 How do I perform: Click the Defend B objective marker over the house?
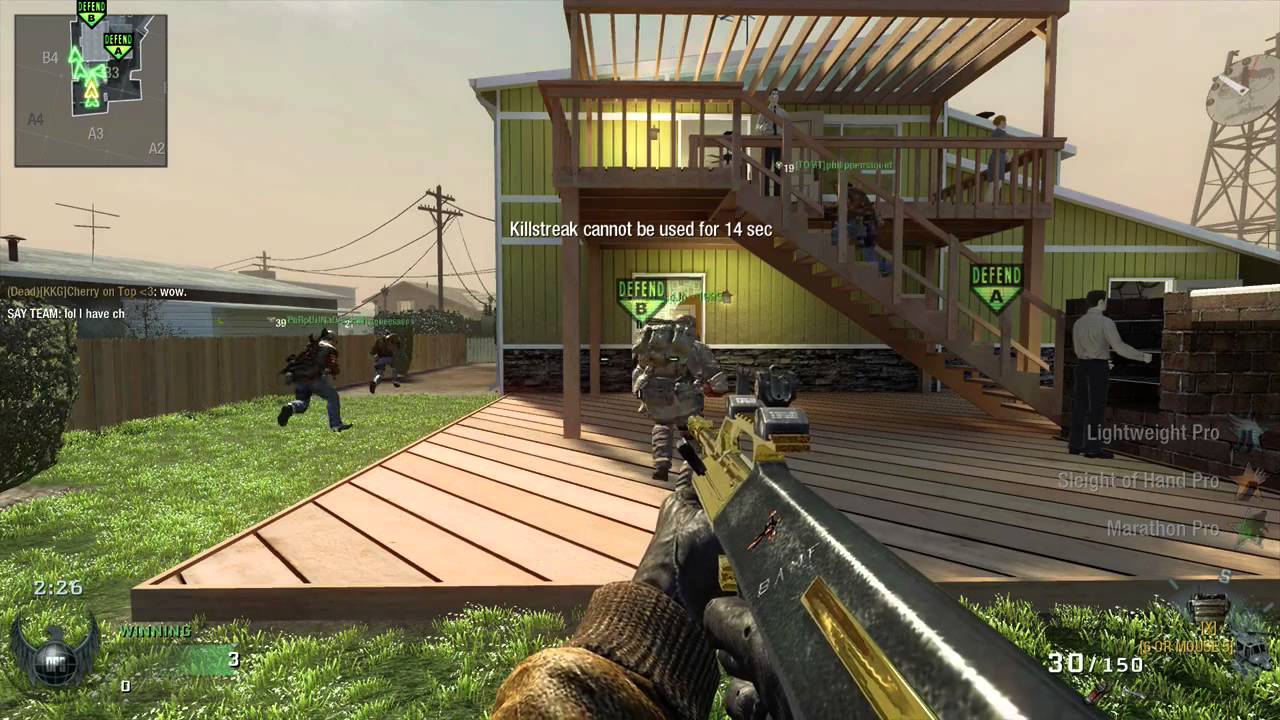pos(641,297)
